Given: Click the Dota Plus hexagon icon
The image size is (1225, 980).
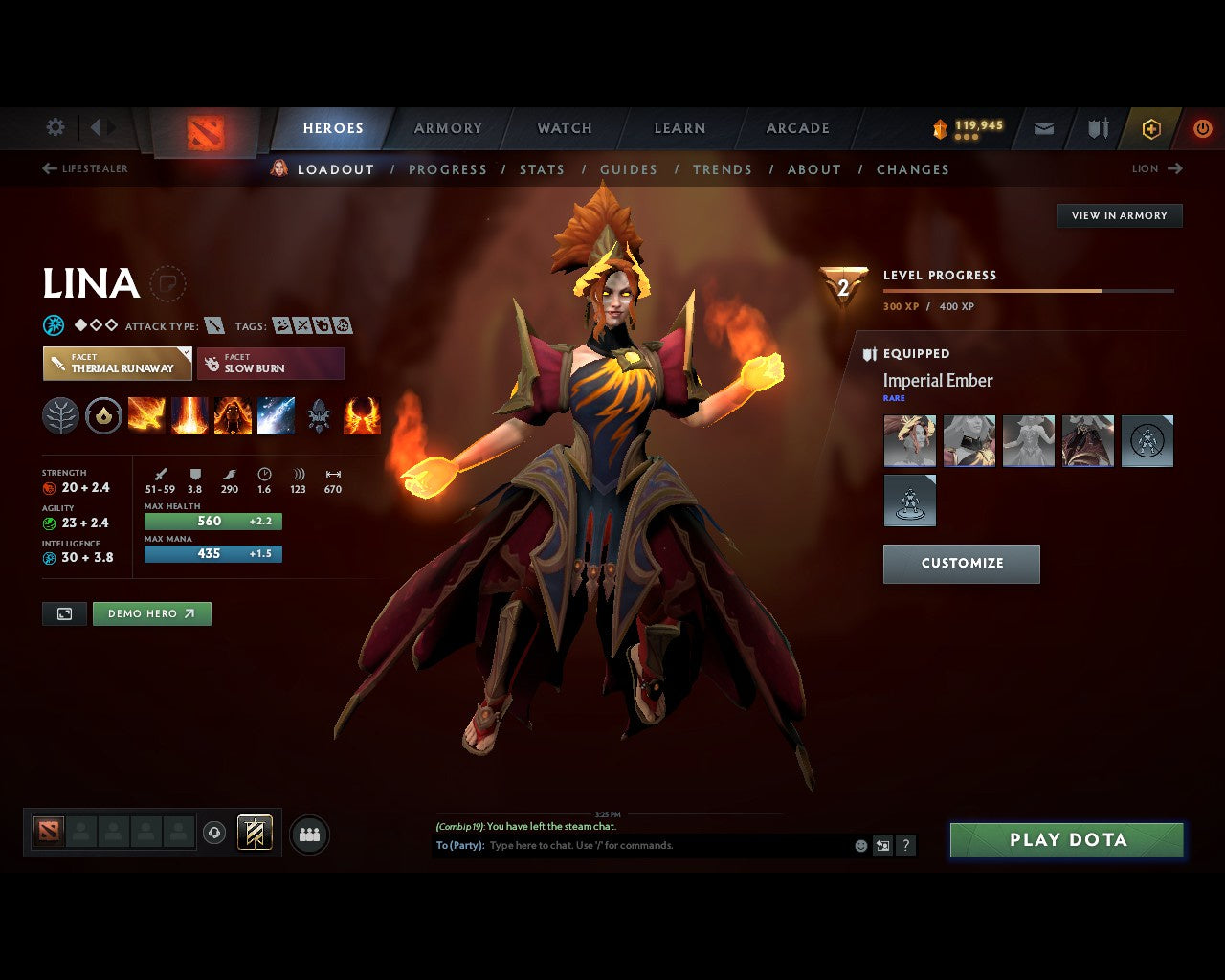Looking at the screenshot, I should pyautogui.click(x=1151, y=127).
